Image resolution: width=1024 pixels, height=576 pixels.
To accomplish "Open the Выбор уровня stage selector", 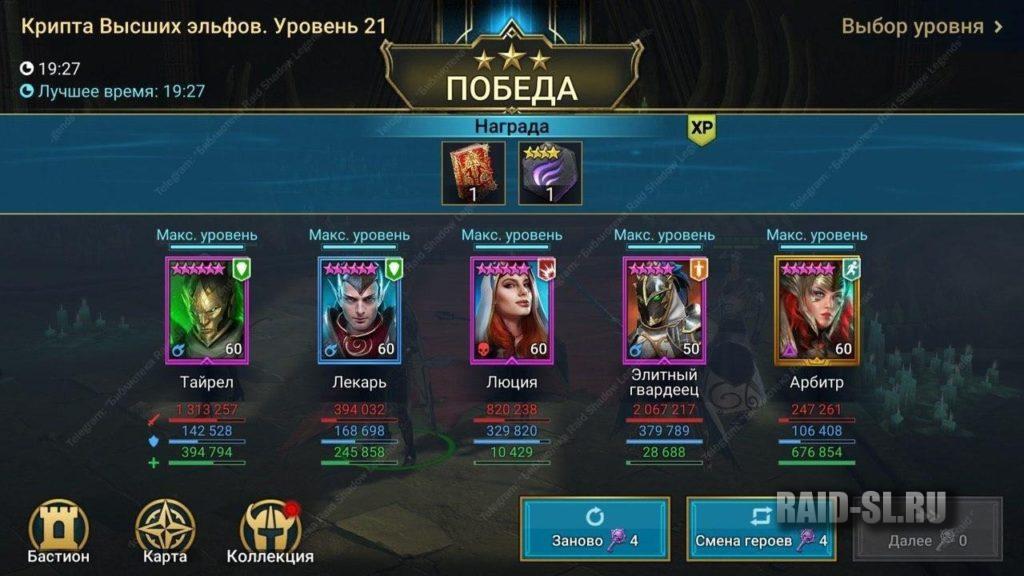I will [x=921, y=27].
